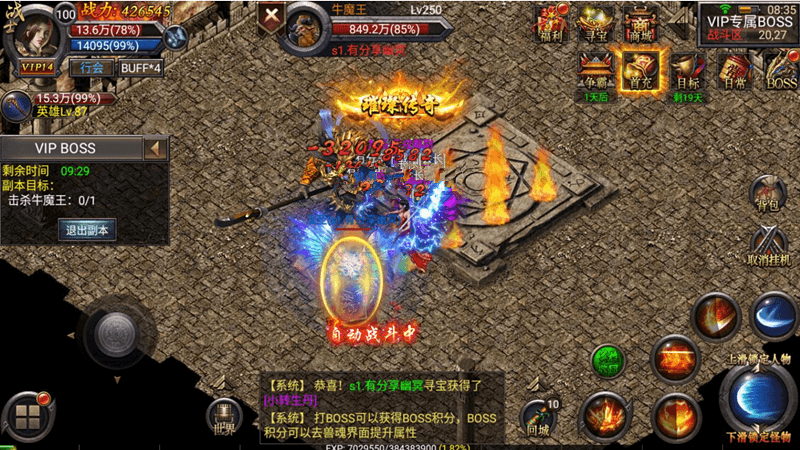Open the four-square main menu button
The height and width of the screenshot is (450, 800).
28,416
